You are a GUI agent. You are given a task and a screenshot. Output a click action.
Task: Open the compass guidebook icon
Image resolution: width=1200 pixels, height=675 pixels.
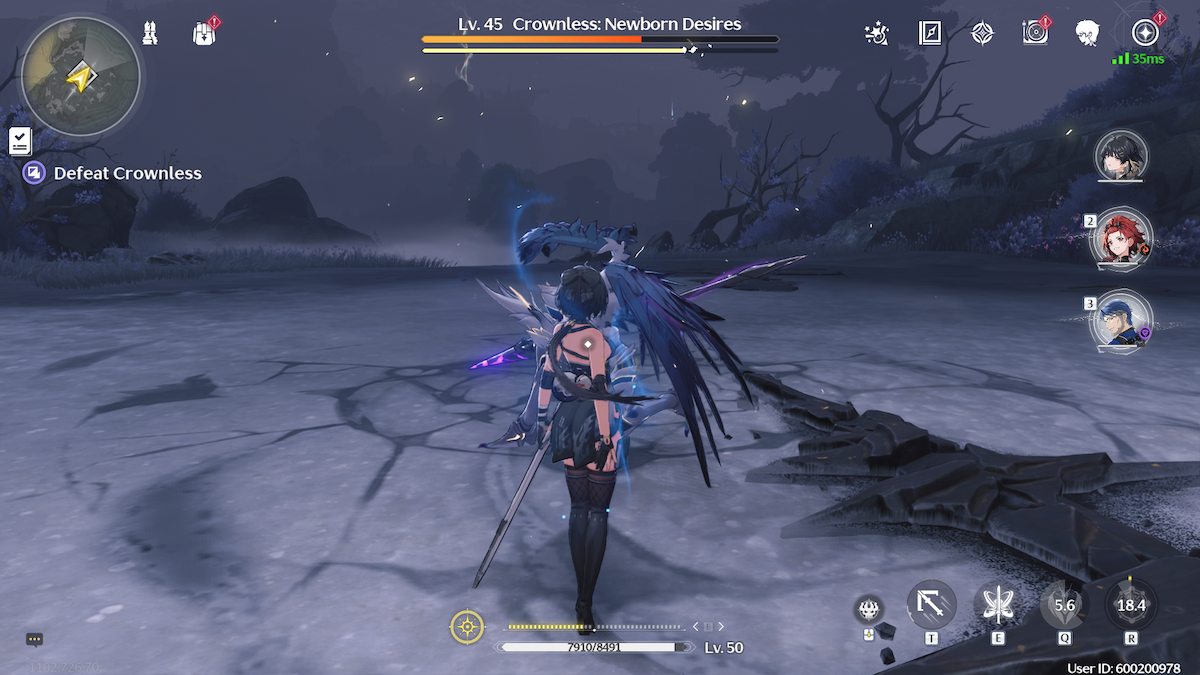coord(930,33)
